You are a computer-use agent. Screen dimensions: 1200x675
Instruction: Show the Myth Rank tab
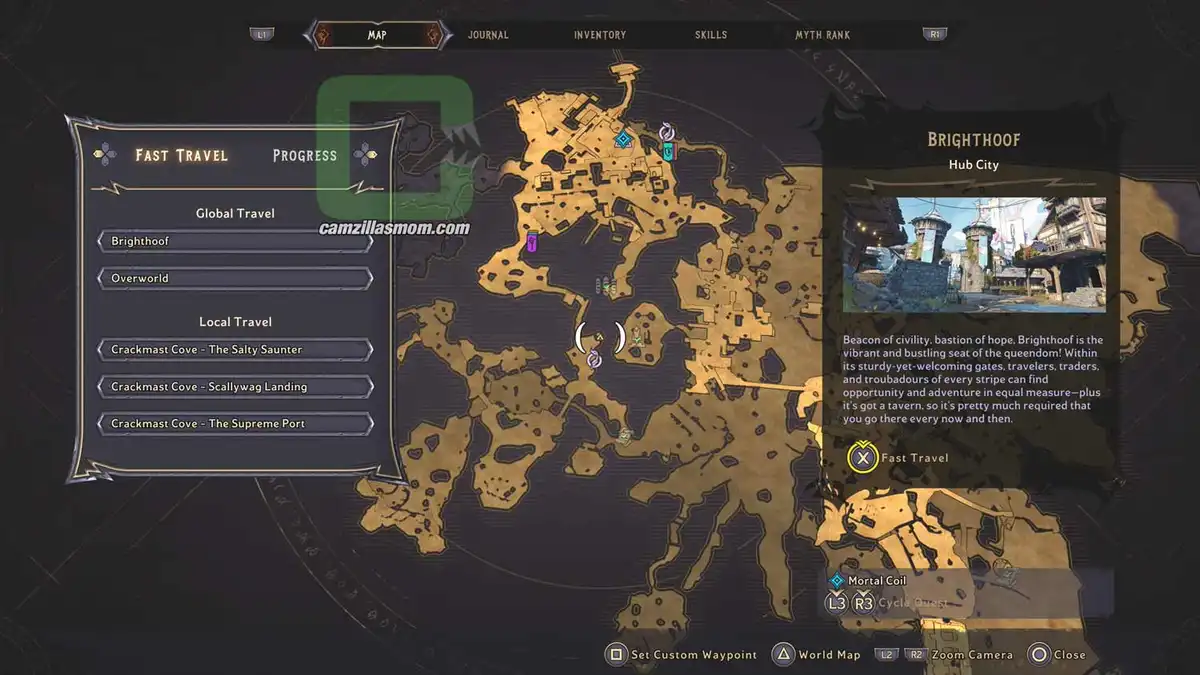click(822, 35)
